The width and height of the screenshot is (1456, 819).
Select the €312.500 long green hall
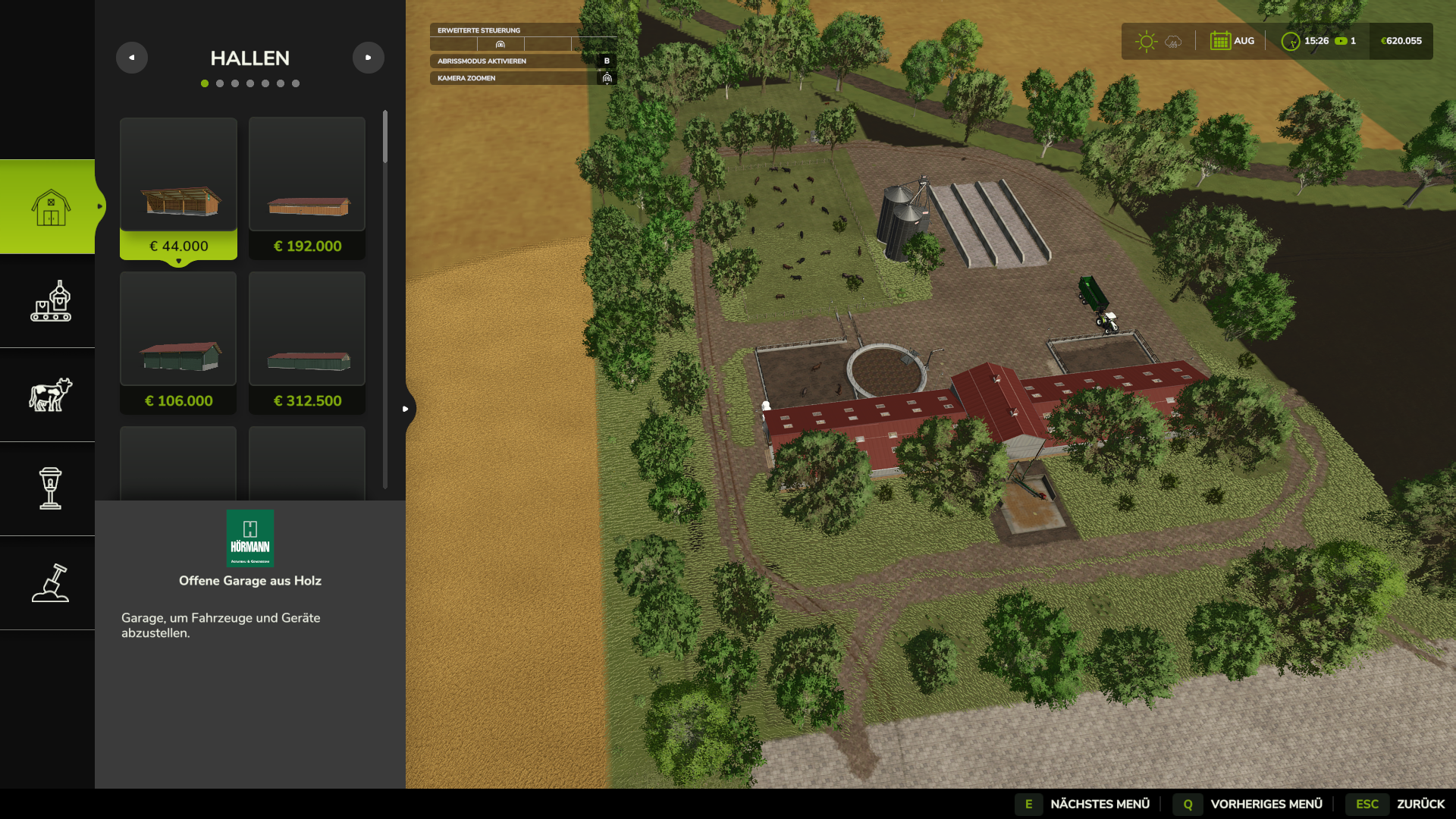pyautogui.click(x=307, y=343)
